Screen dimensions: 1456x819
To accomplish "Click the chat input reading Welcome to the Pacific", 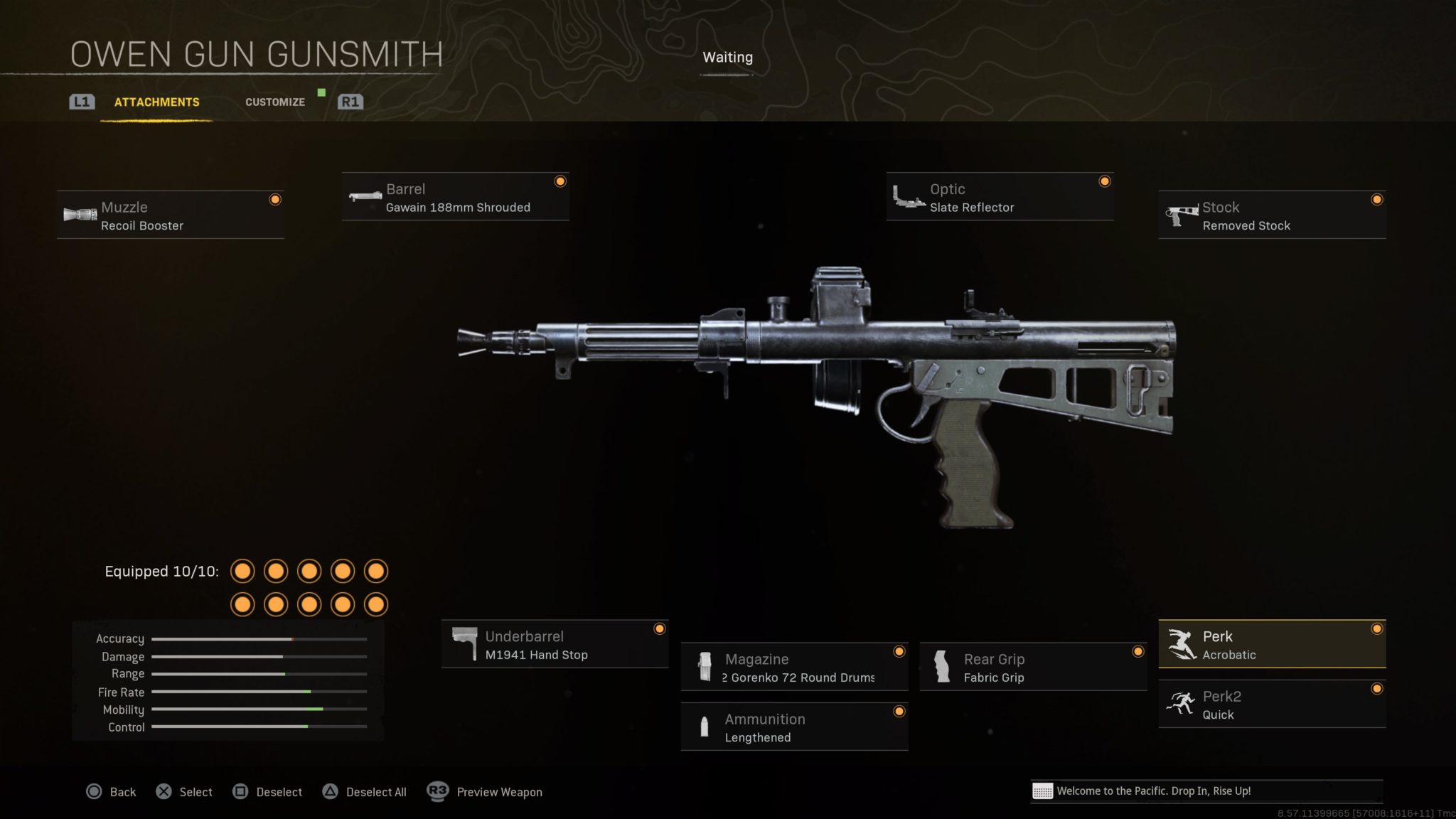I will coord(1209,791).
